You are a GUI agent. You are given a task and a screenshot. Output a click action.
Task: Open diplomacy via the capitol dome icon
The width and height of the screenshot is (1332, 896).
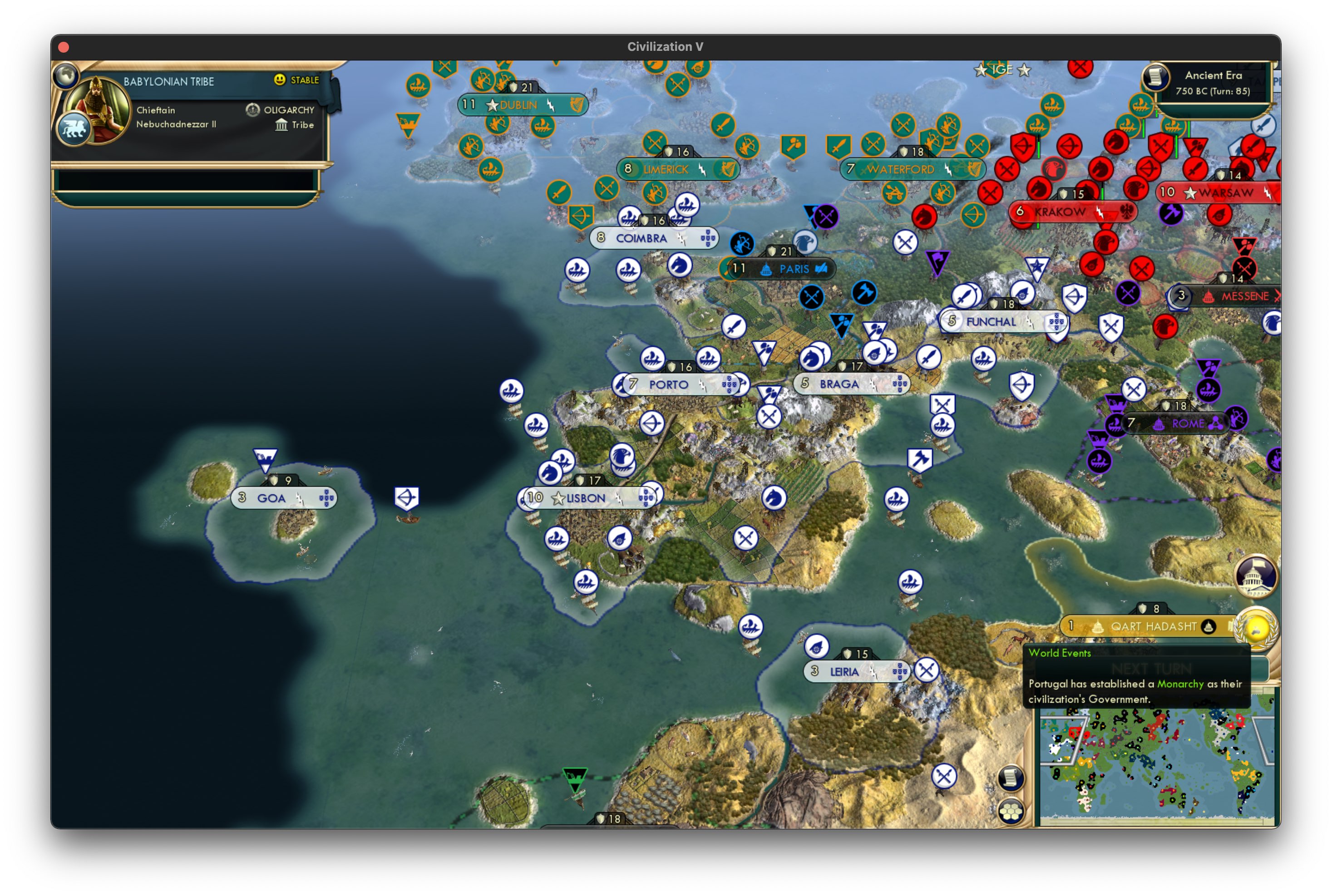(x=1255, y=577)
